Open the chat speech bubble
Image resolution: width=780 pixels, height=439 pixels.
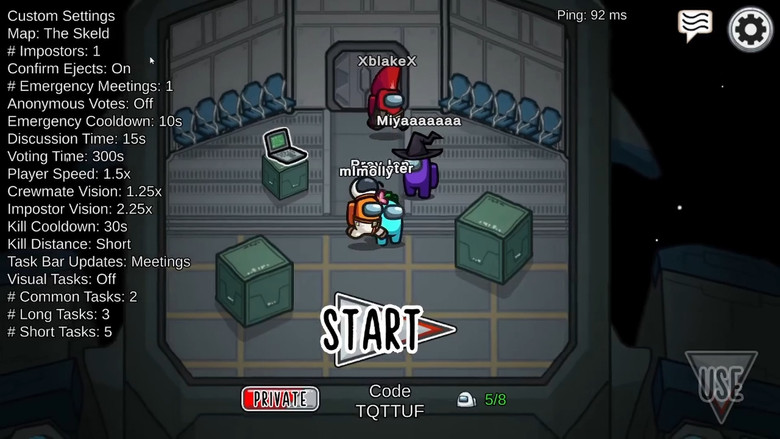[695, 25]
